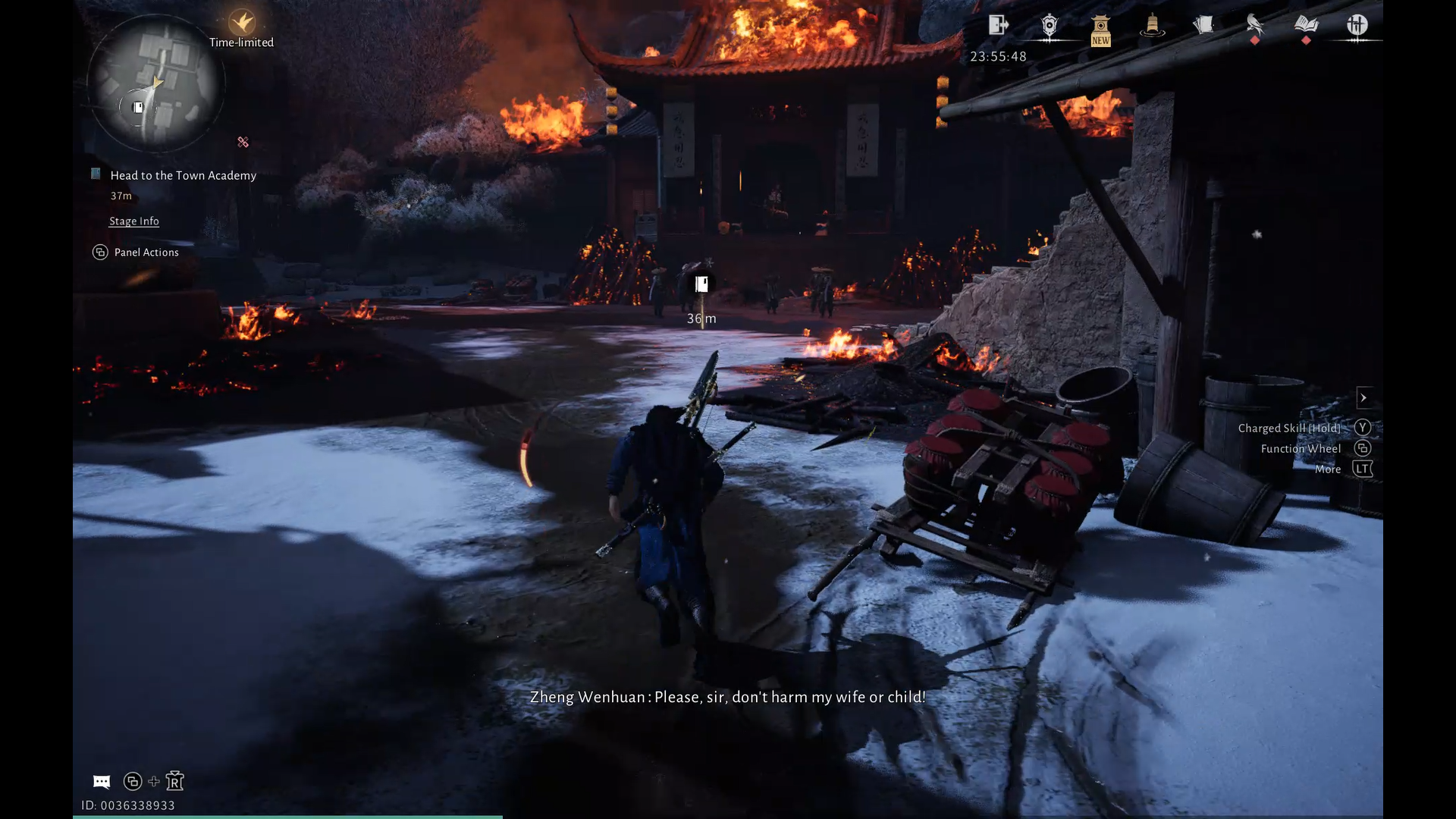Viewport: 1456px width, 819px height.
Task: Open the golden pavilion icon marked NEW
Action: pos(1100,30)
